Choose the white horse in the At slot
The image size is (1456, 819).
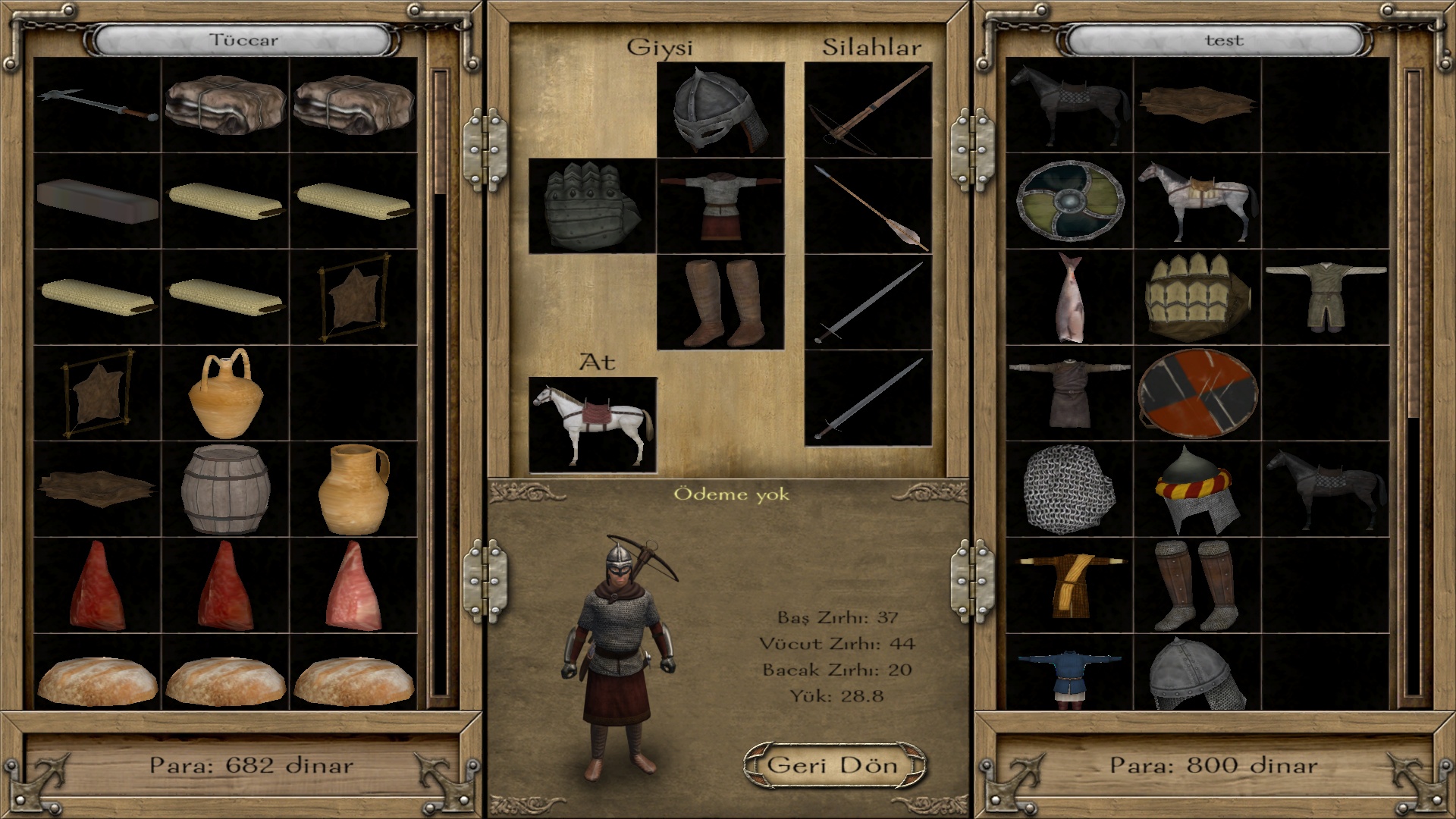[592, 425]
